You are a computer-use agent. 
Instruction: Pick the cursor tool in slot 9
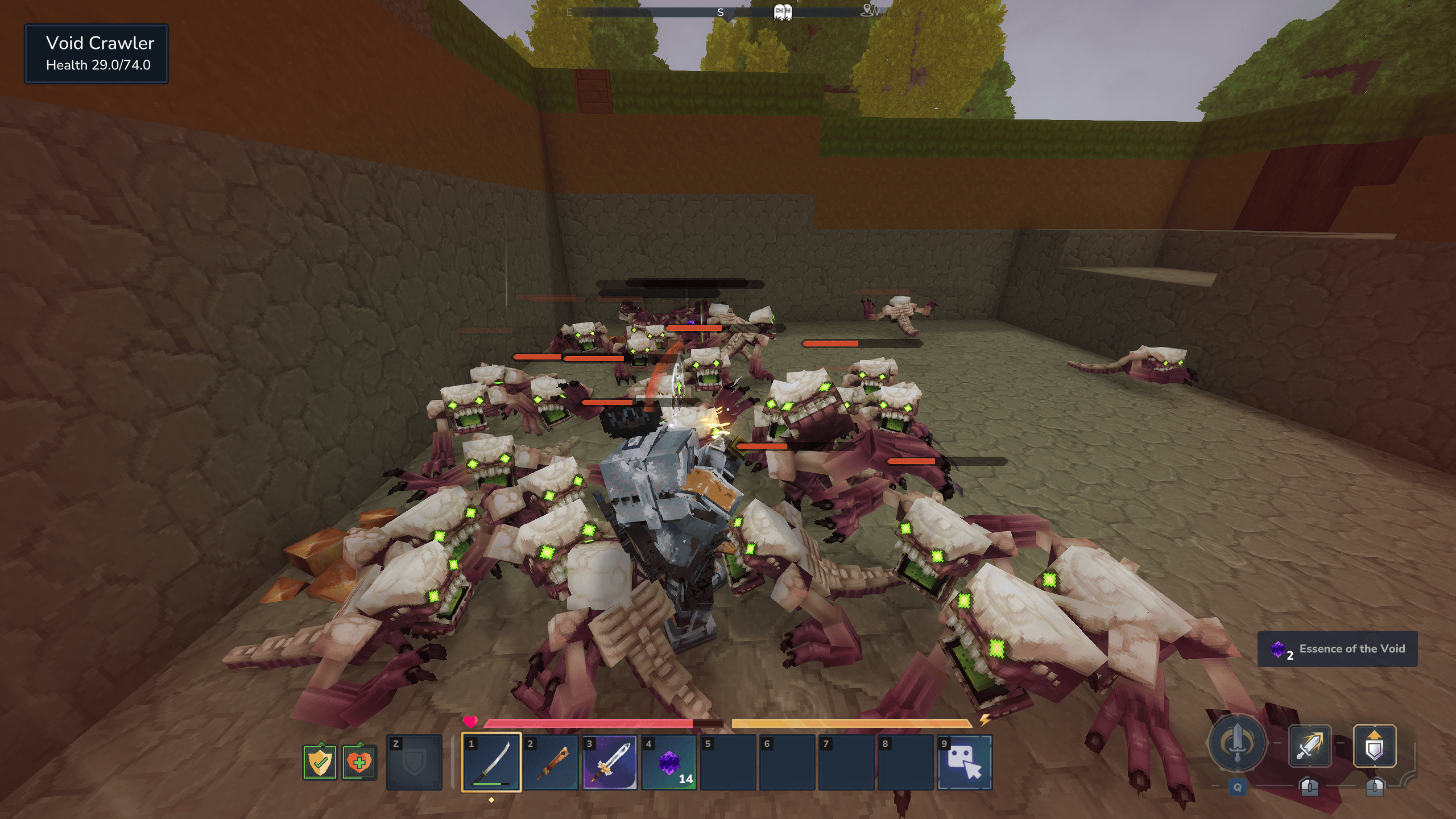point(965,762)
